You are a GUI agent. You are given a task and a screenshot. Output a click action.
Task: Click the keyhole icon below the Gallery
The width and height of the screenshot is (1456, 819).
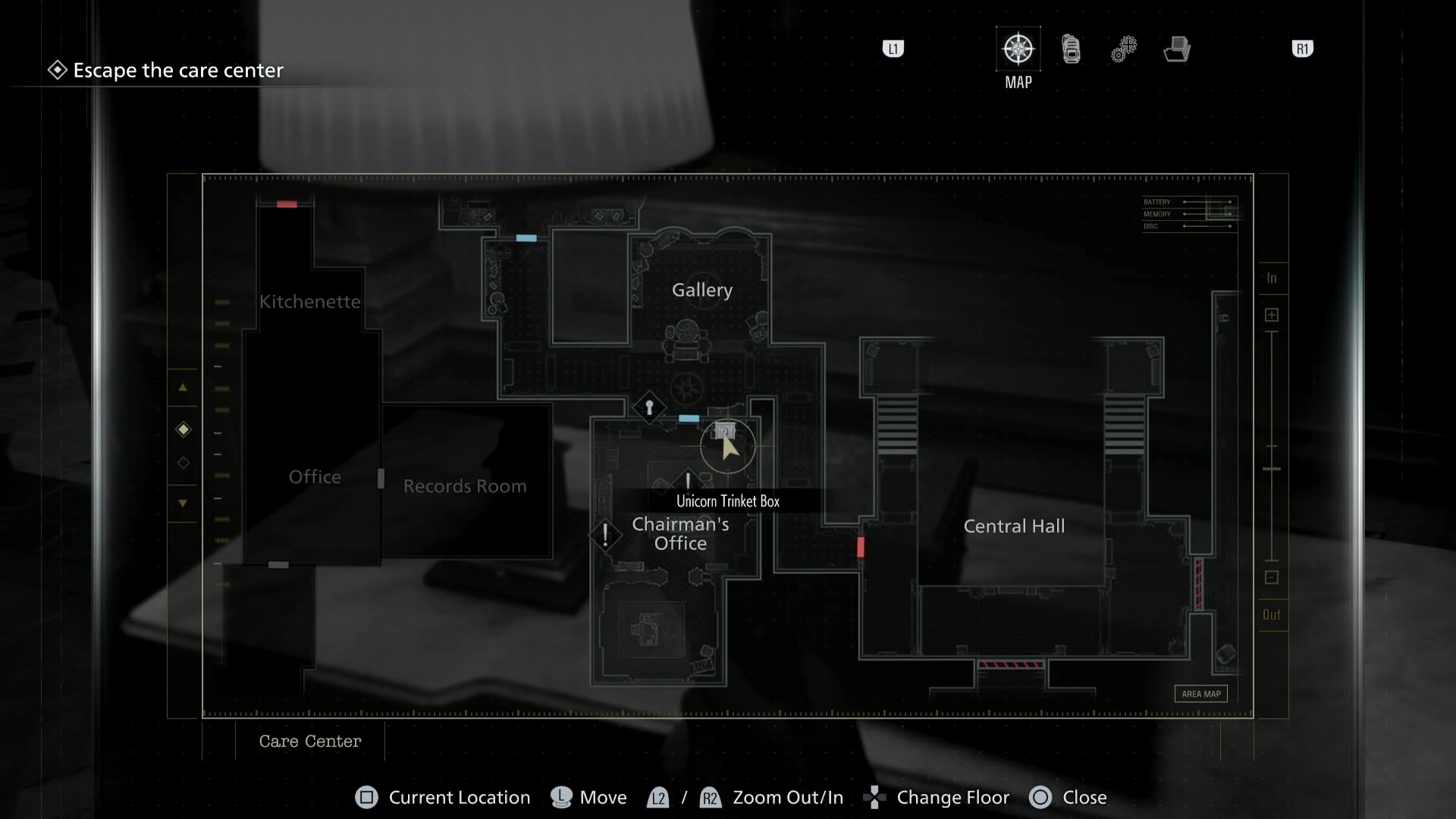(650, 408)
